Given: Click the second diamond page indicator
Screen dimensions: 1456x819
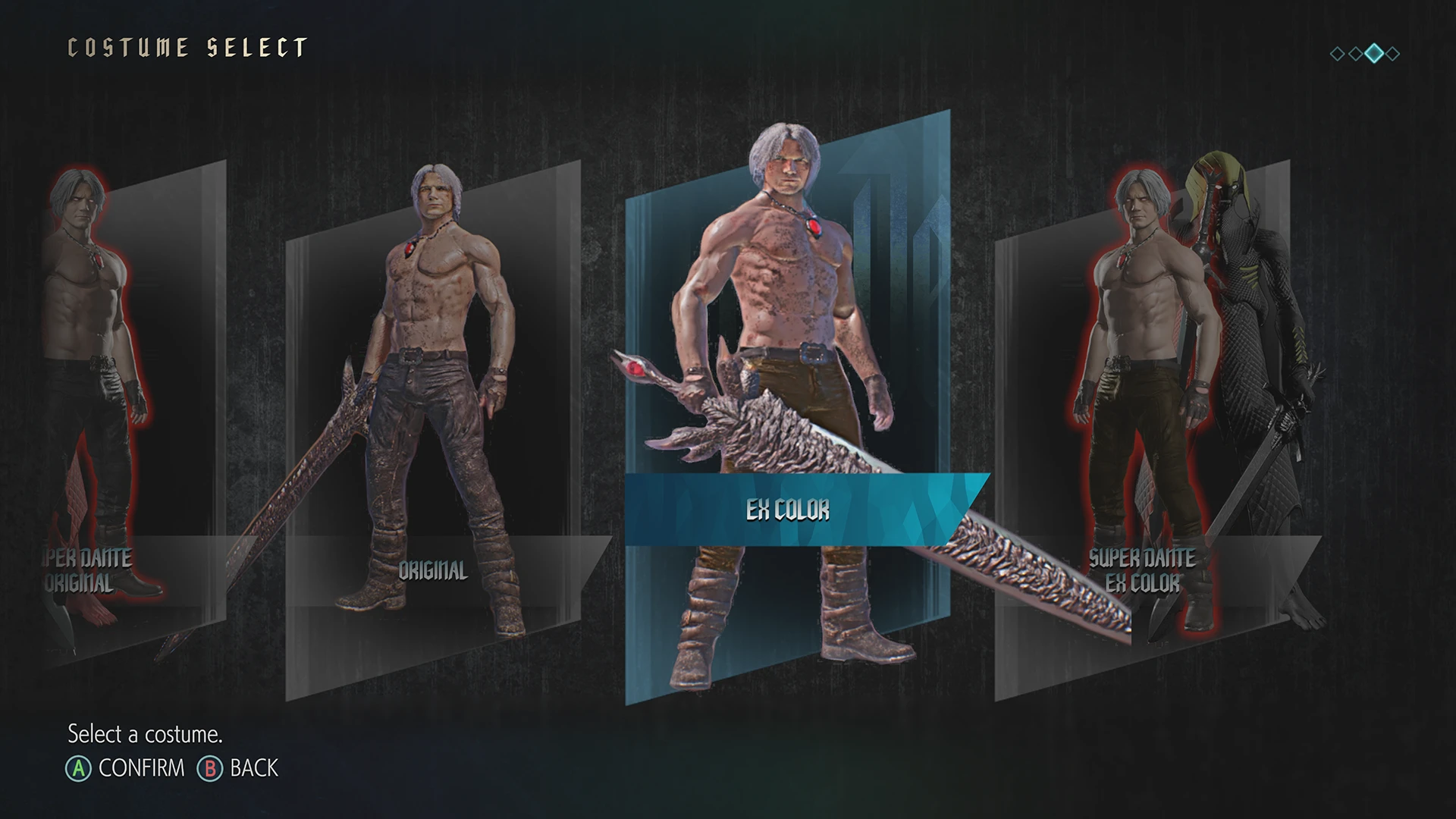Looking at the screenshot, I should tap(1355, 54).
